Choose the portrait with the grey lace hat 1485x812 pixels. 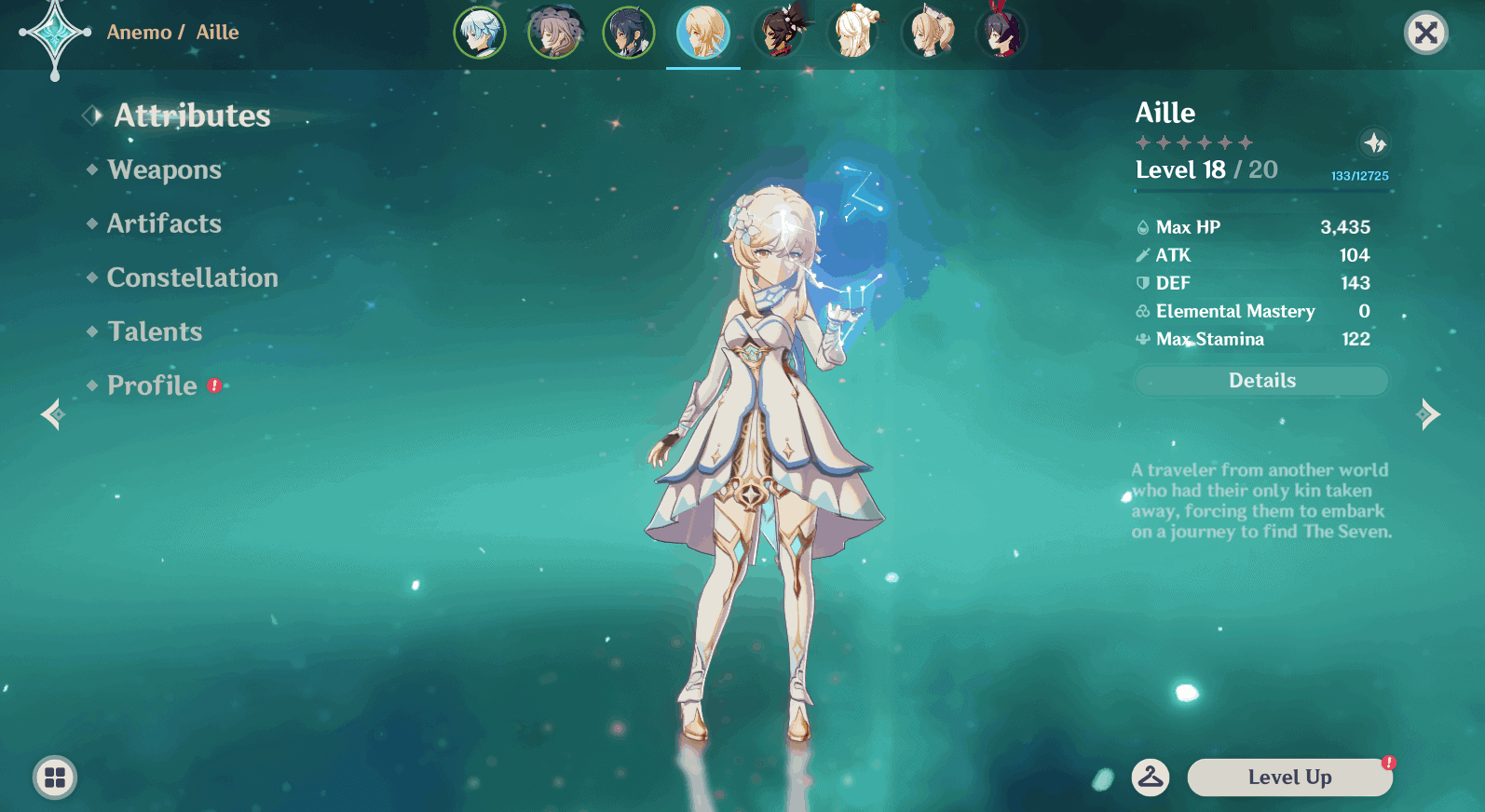coord(554,33)
